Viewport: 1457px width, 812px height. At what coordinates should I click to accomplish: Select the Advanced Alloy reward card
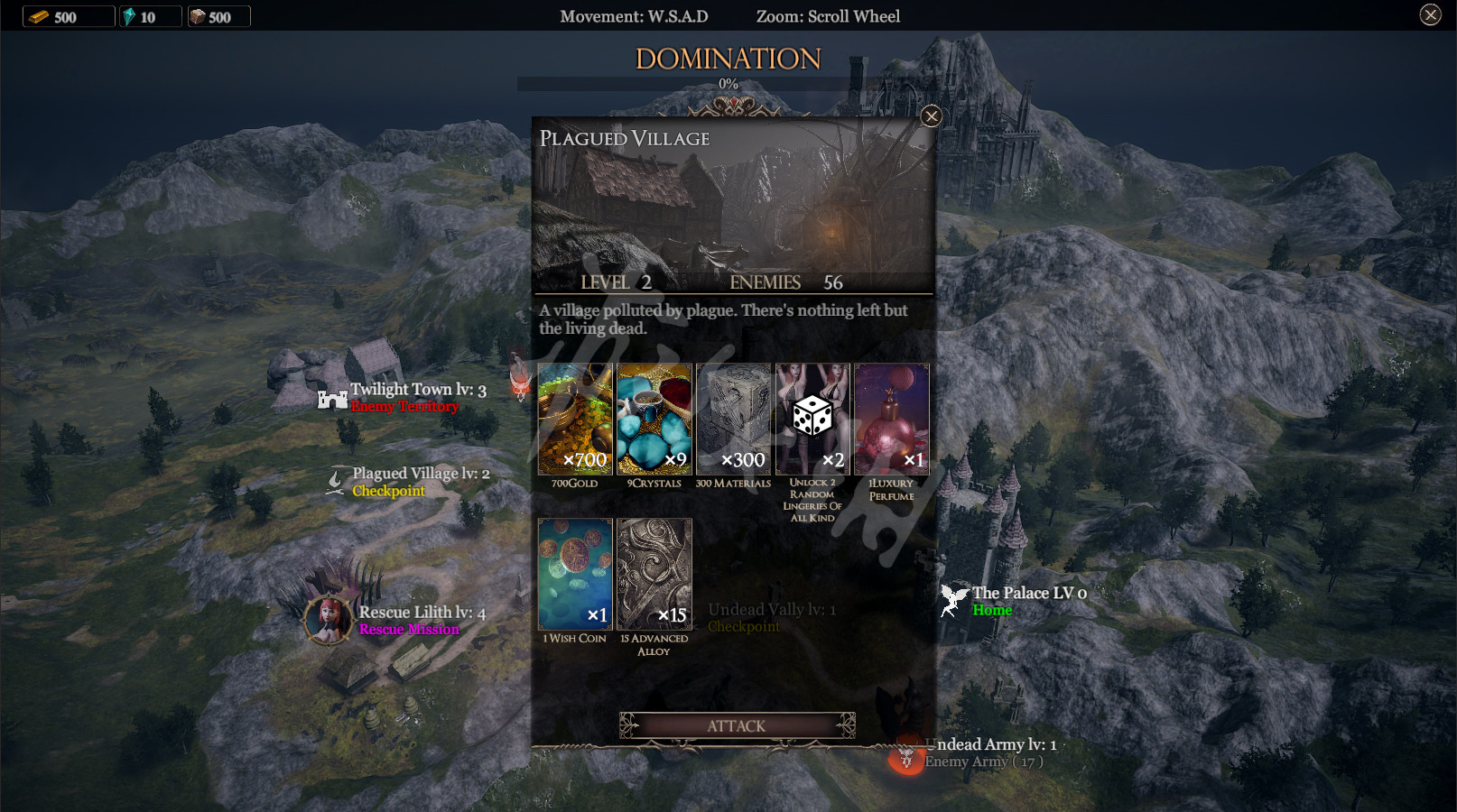[x=654, y=574]
